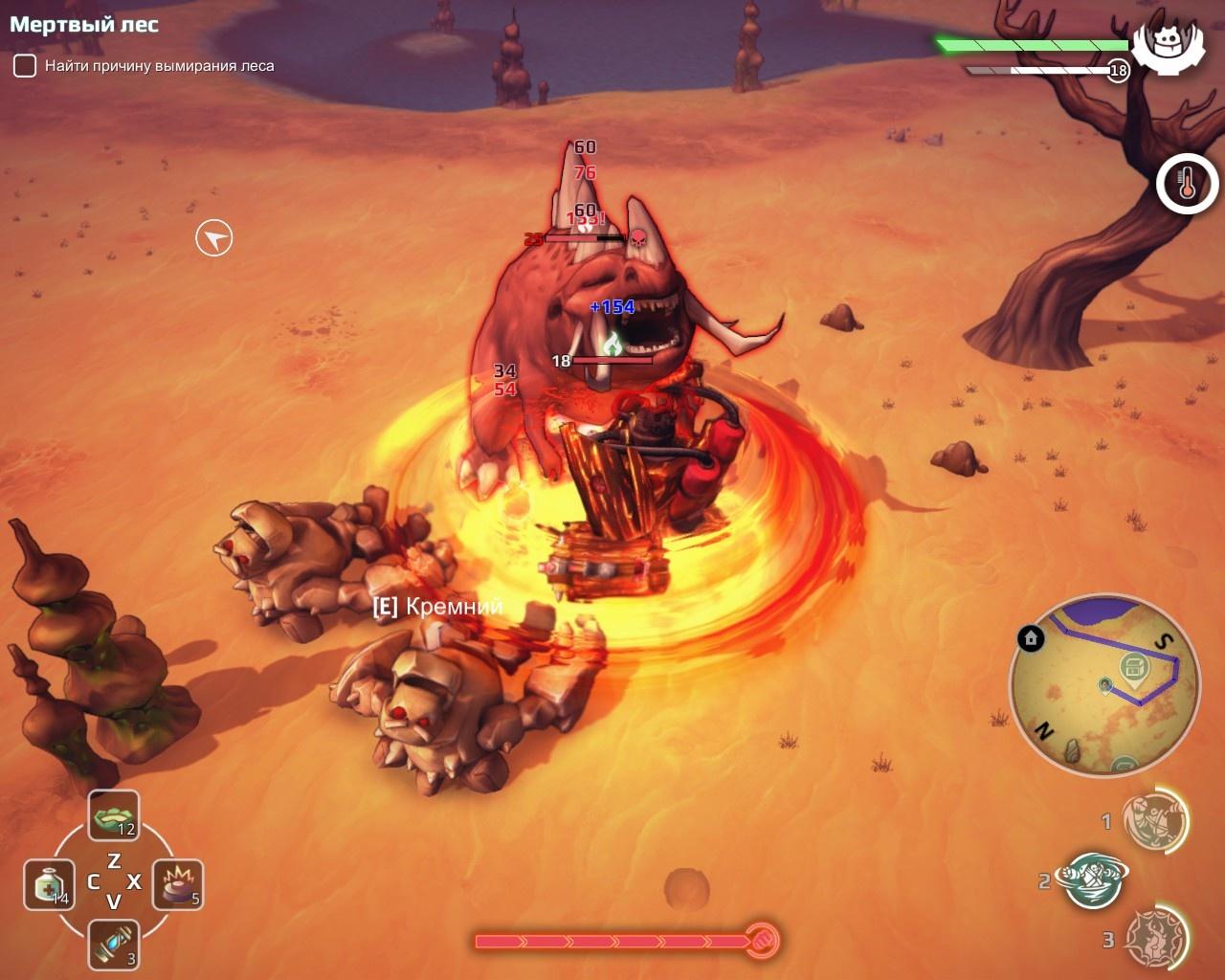The image size is (1225, 980).
Task: Activate ability 1 with the punching fist
Action: pos(1153,820)
